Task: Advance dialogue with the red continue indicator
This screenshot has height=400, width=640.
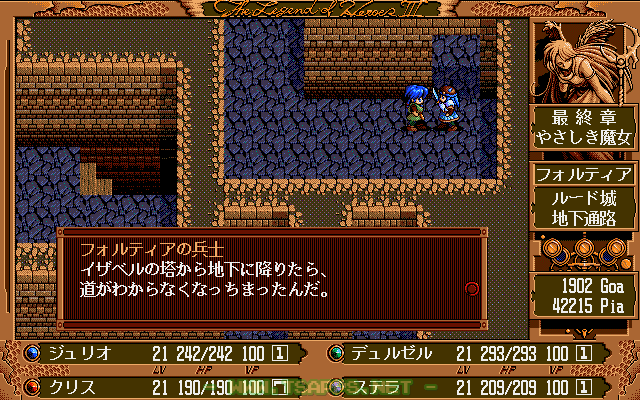Action: pyautogui.click(x=472, y=289)
